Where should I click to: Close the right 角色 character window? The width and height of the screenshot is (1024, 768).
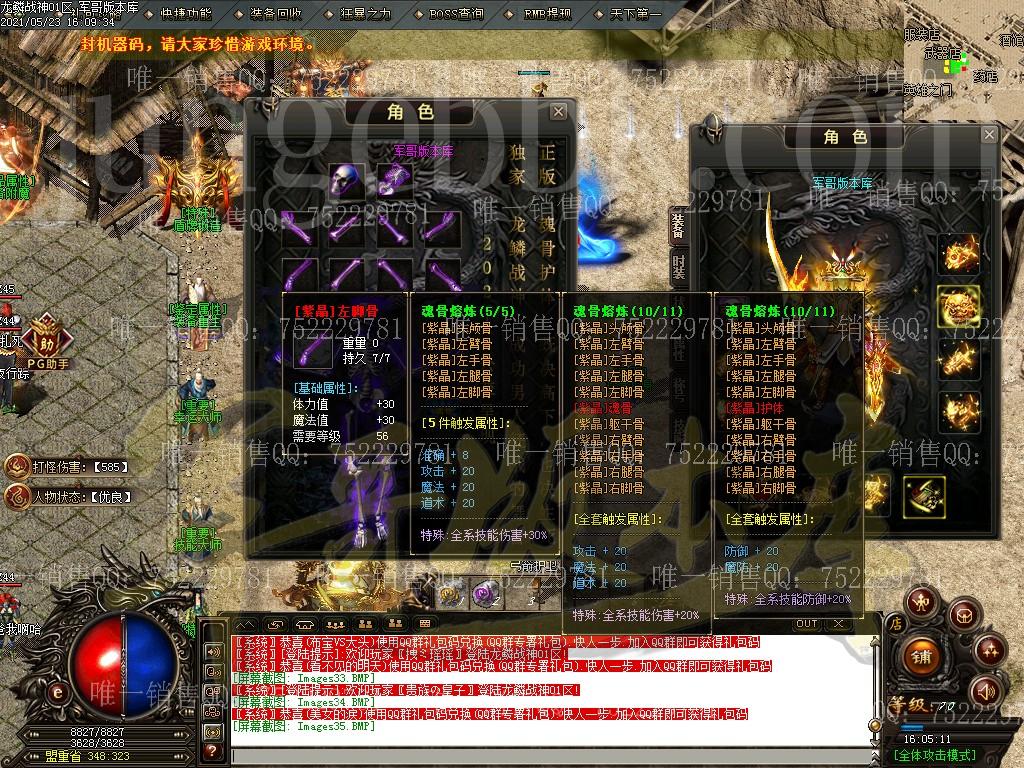click(989, 134)
